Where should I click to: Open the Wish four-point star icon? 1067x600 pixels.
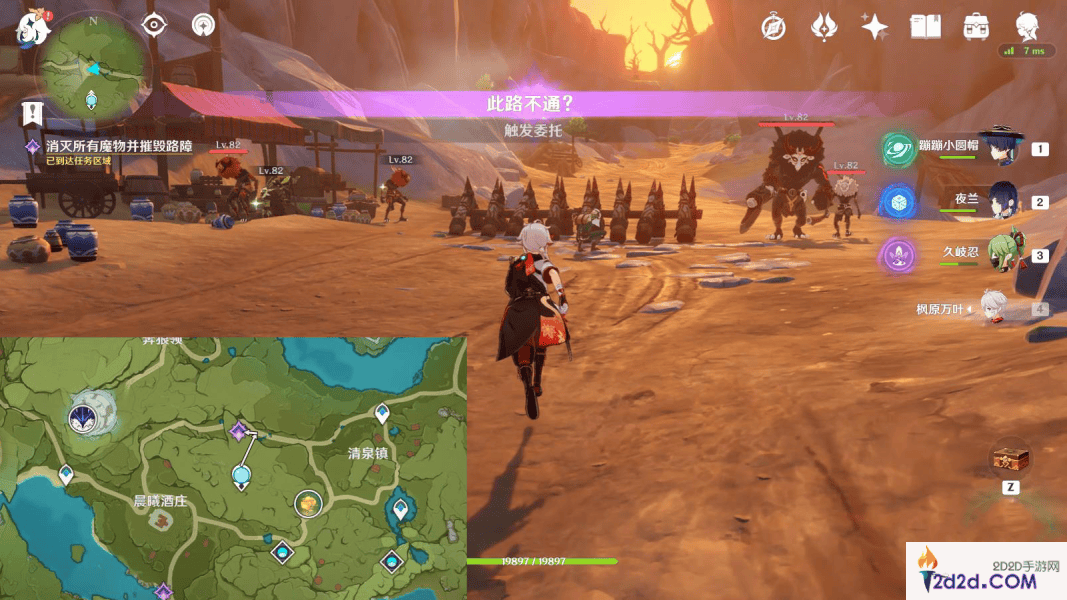(874, 27)
